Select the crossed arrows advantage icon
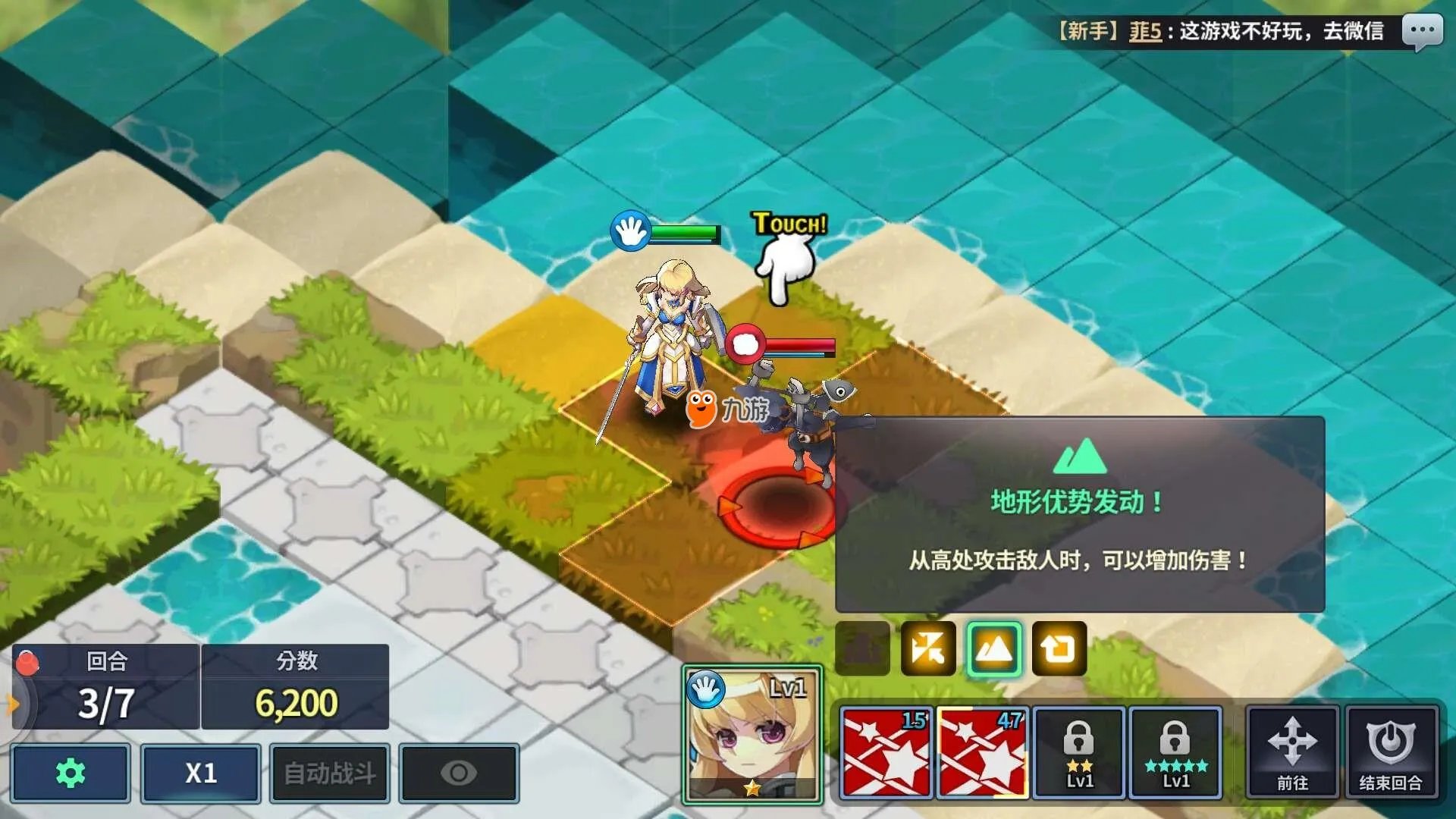The width and height of the screenshot is (1456, 819). click(x=928, y=648)
